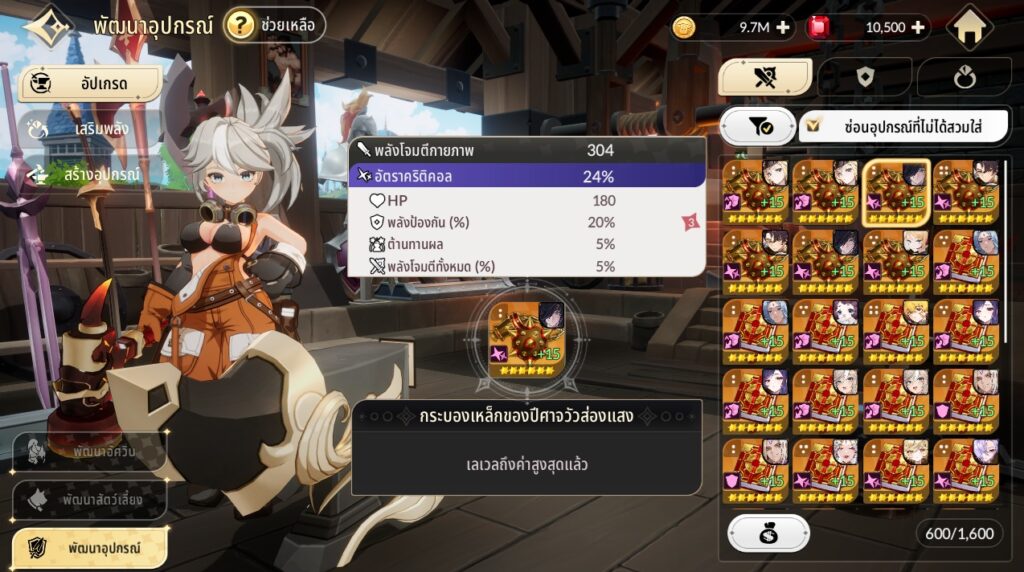Switch to the armor shield tab
The width and height of the screenshot is (1024, 572).
coord(864,78)
